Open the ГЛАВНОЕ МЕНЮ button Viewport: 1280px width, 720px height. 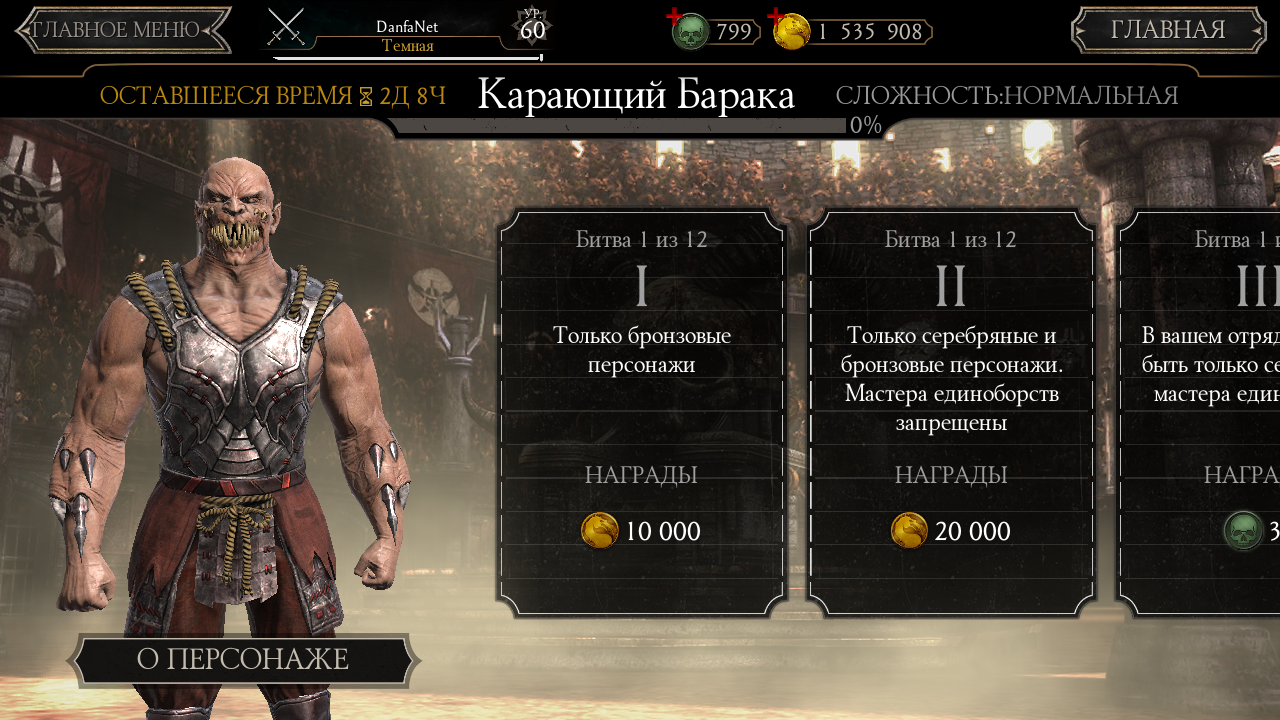click(x=123, y=30)
